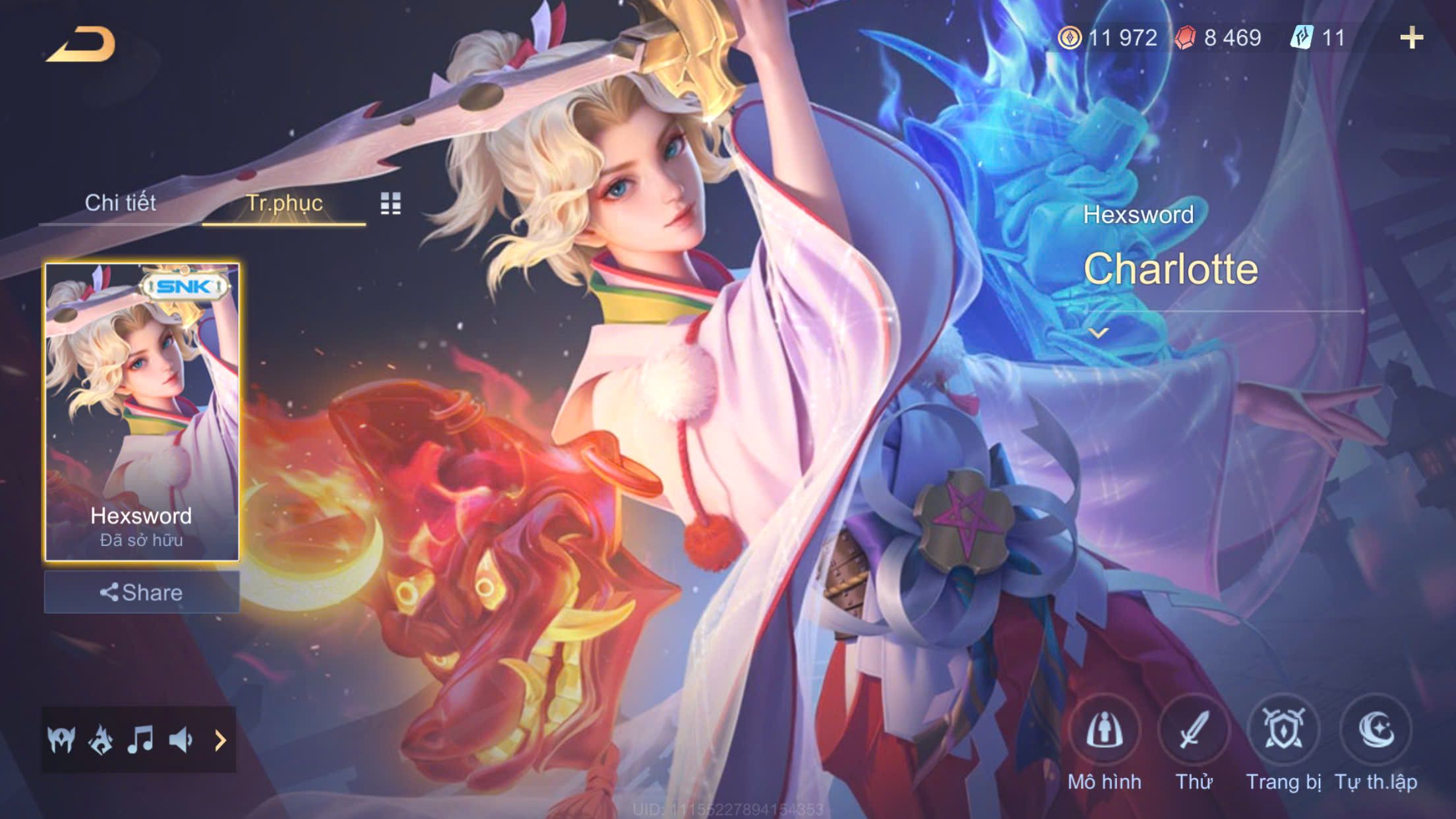The image size is (1456, 819).
Task: Expand effects bar with right arrow
Action: point(220,741)
